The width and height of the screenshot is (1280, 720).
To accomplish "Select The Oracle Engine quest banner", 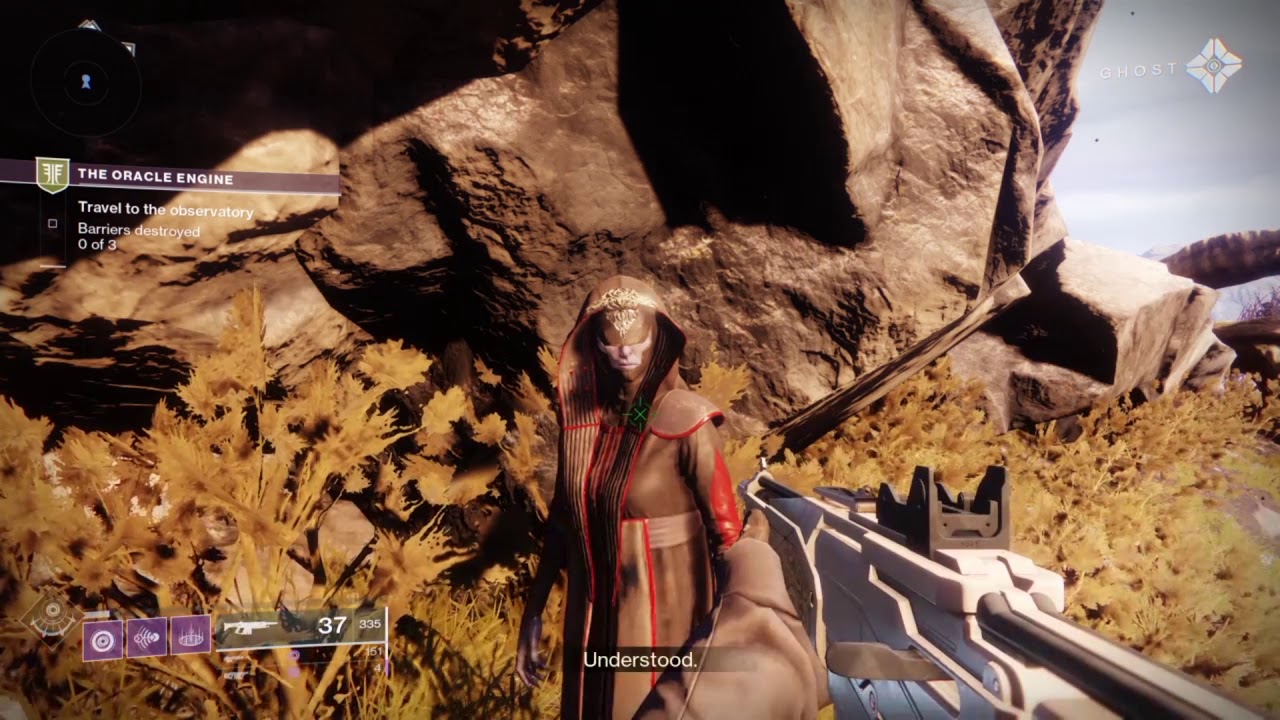I will coord(190,178).
